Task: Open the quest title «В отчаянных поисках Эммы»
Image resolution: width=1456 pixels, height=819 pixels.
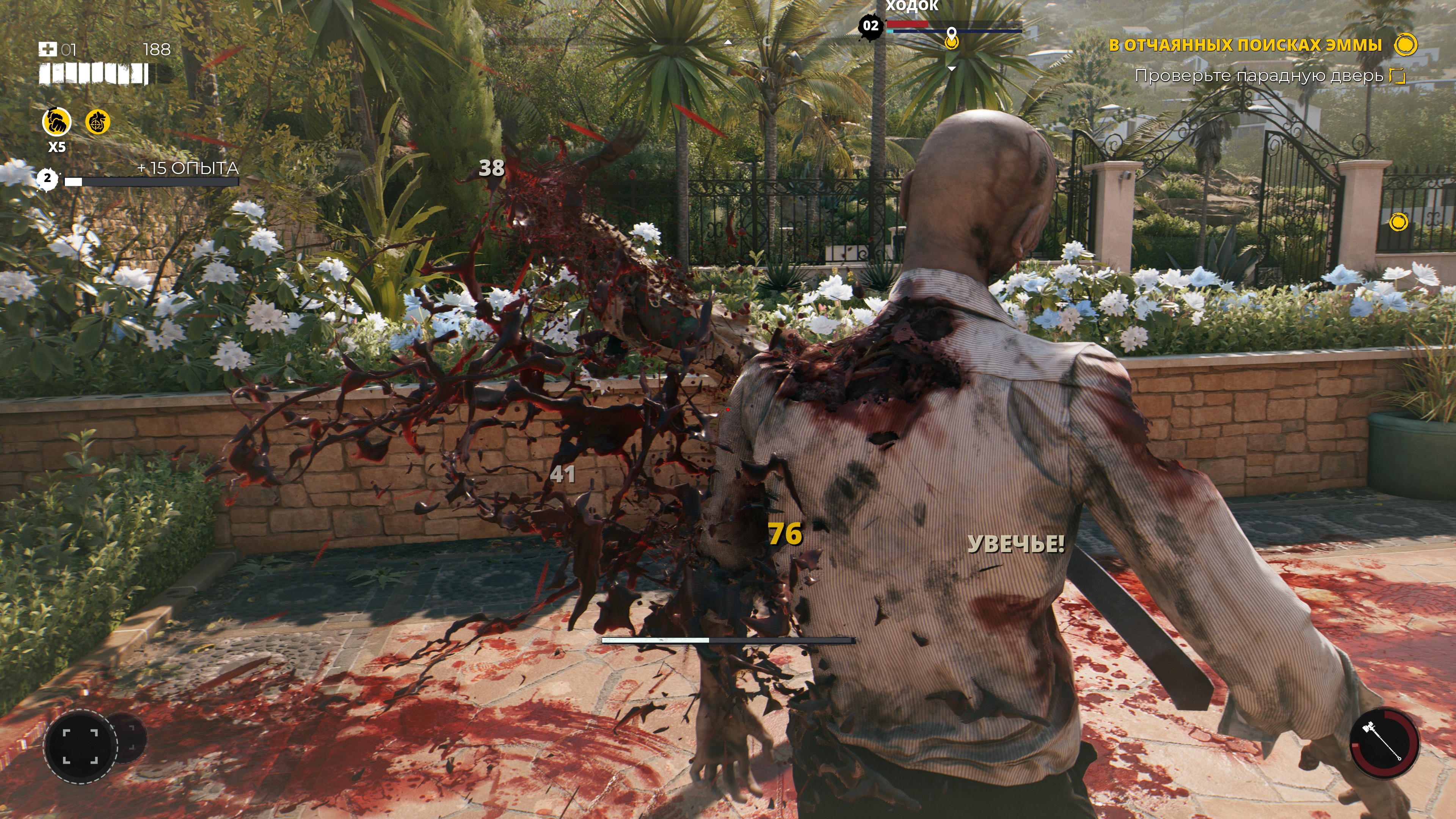Action: click(x=1244, y=45)
